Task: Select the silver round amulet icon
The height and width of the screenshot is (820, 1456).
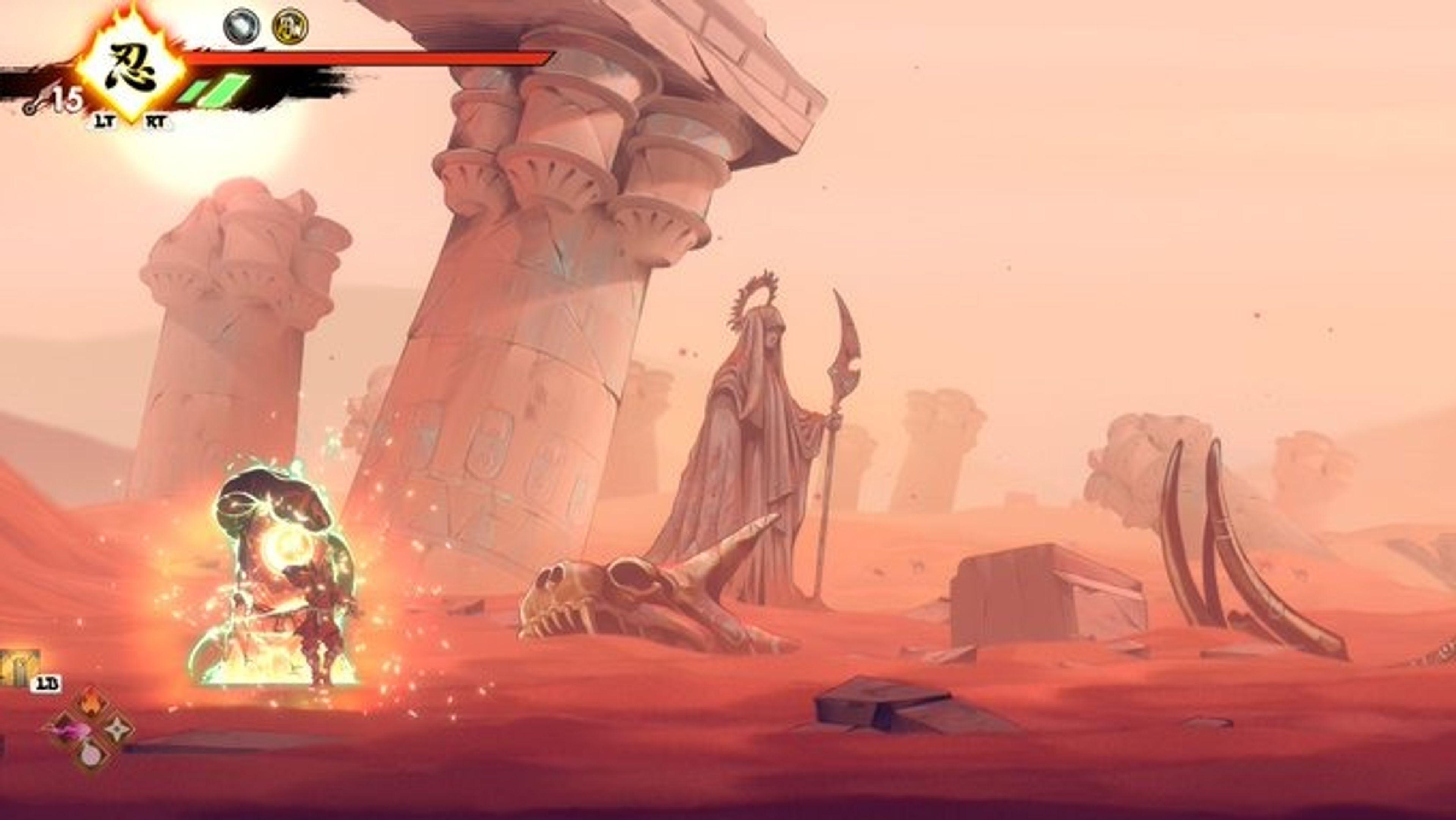Action: [242, 26]
